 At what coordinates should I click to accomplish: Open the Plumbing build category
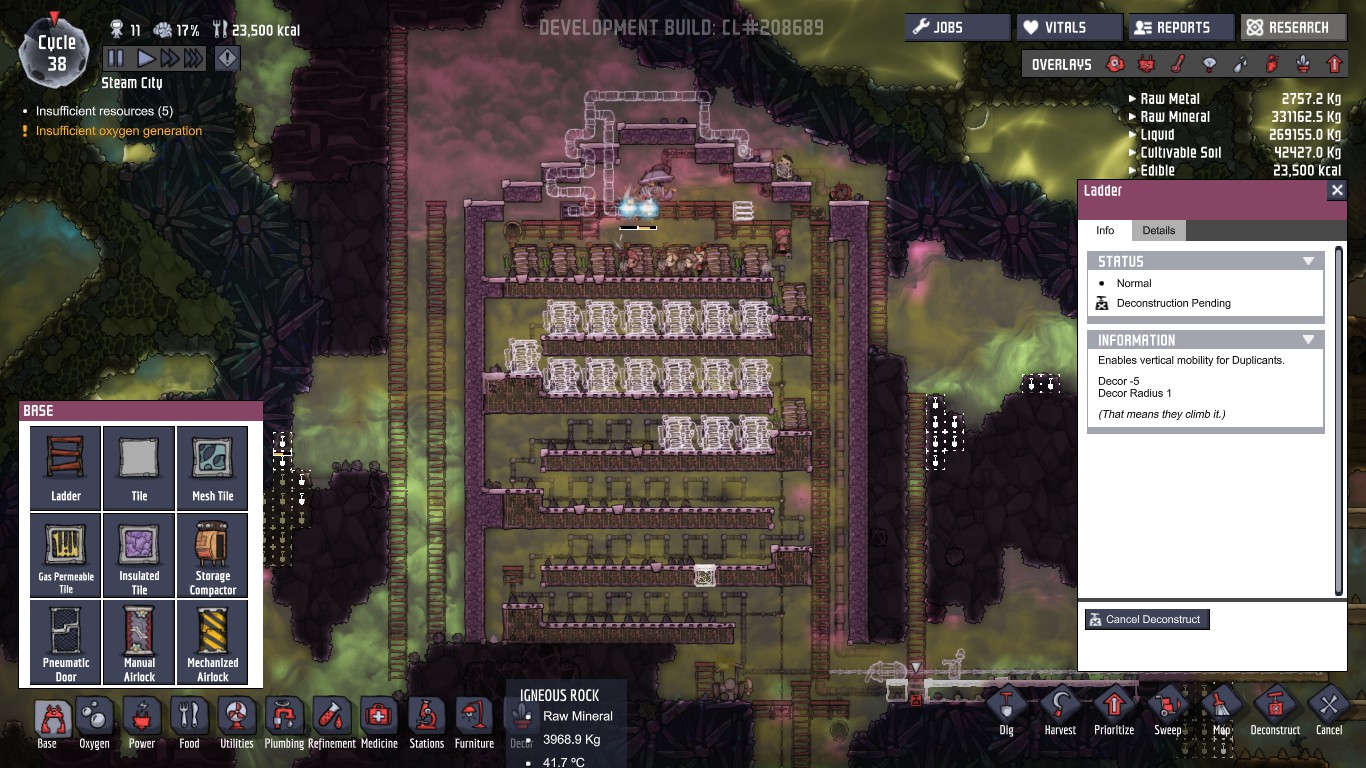(x=284, y=722)
